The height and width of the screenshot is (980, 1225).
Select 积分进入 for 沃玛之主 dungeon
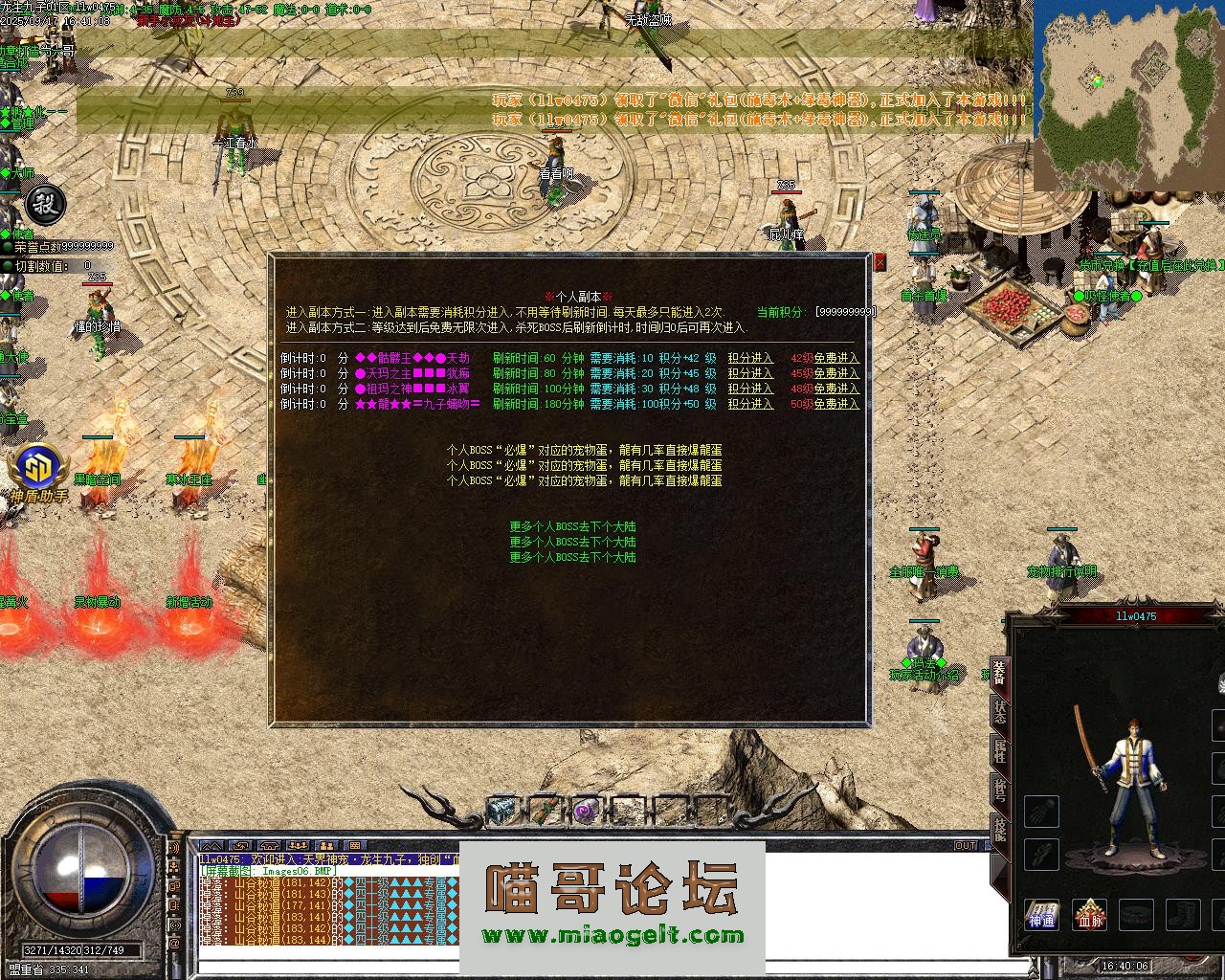pos(750,374)
